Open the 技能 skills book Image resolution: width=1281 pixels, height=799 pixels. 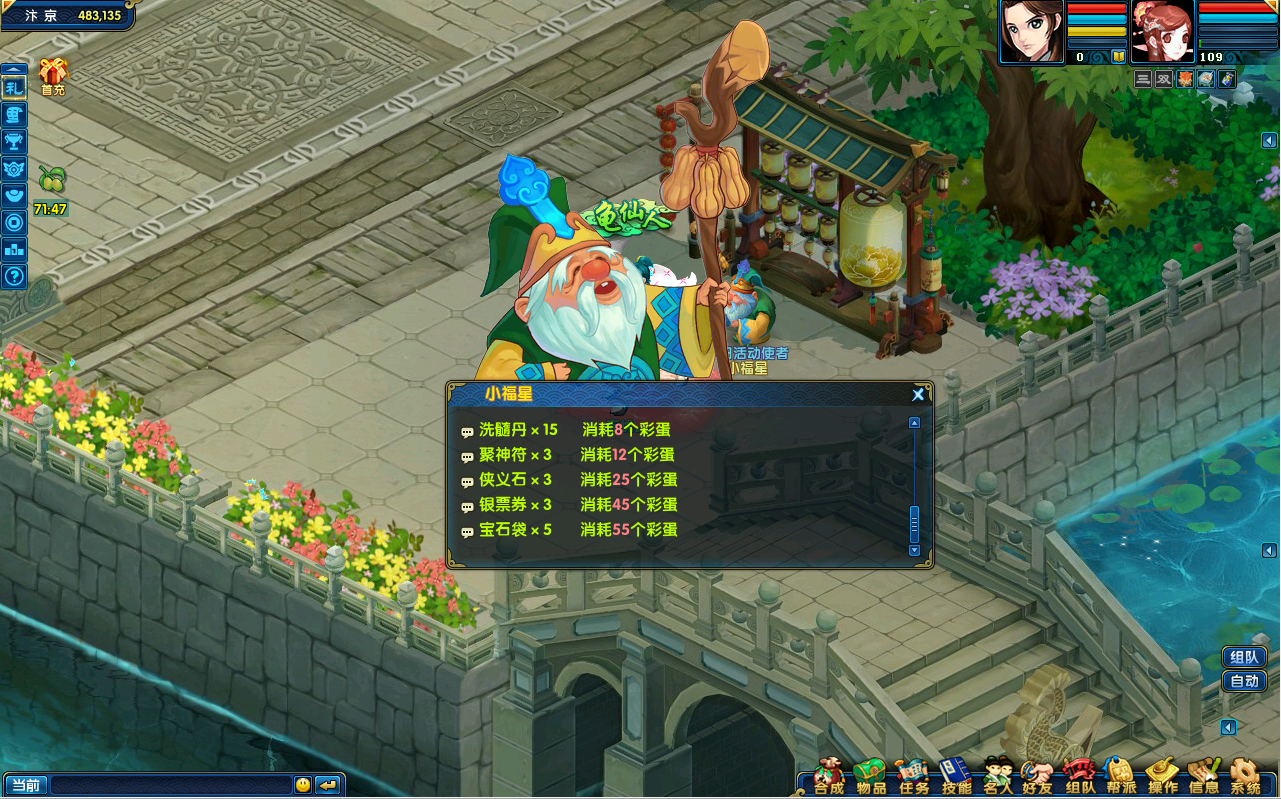(956, 776)
